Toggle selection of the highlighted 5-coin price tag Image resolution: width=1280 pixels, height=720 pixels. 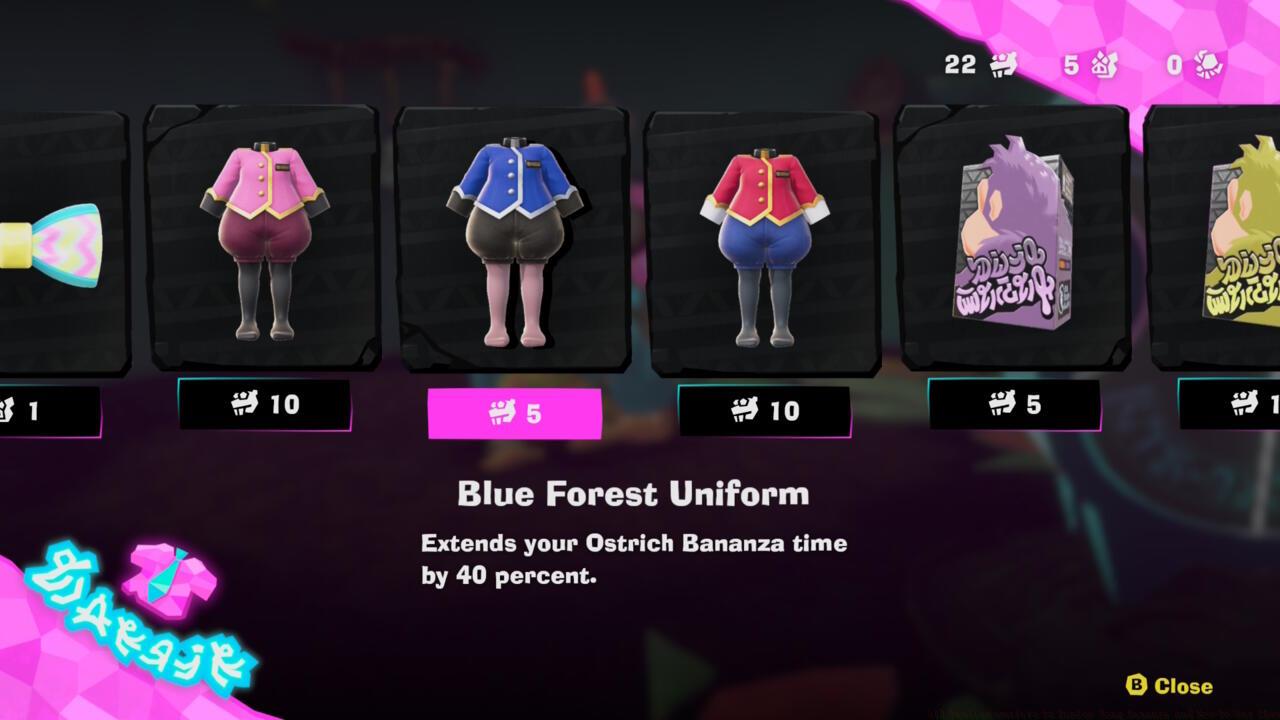[x=513, y=410]
